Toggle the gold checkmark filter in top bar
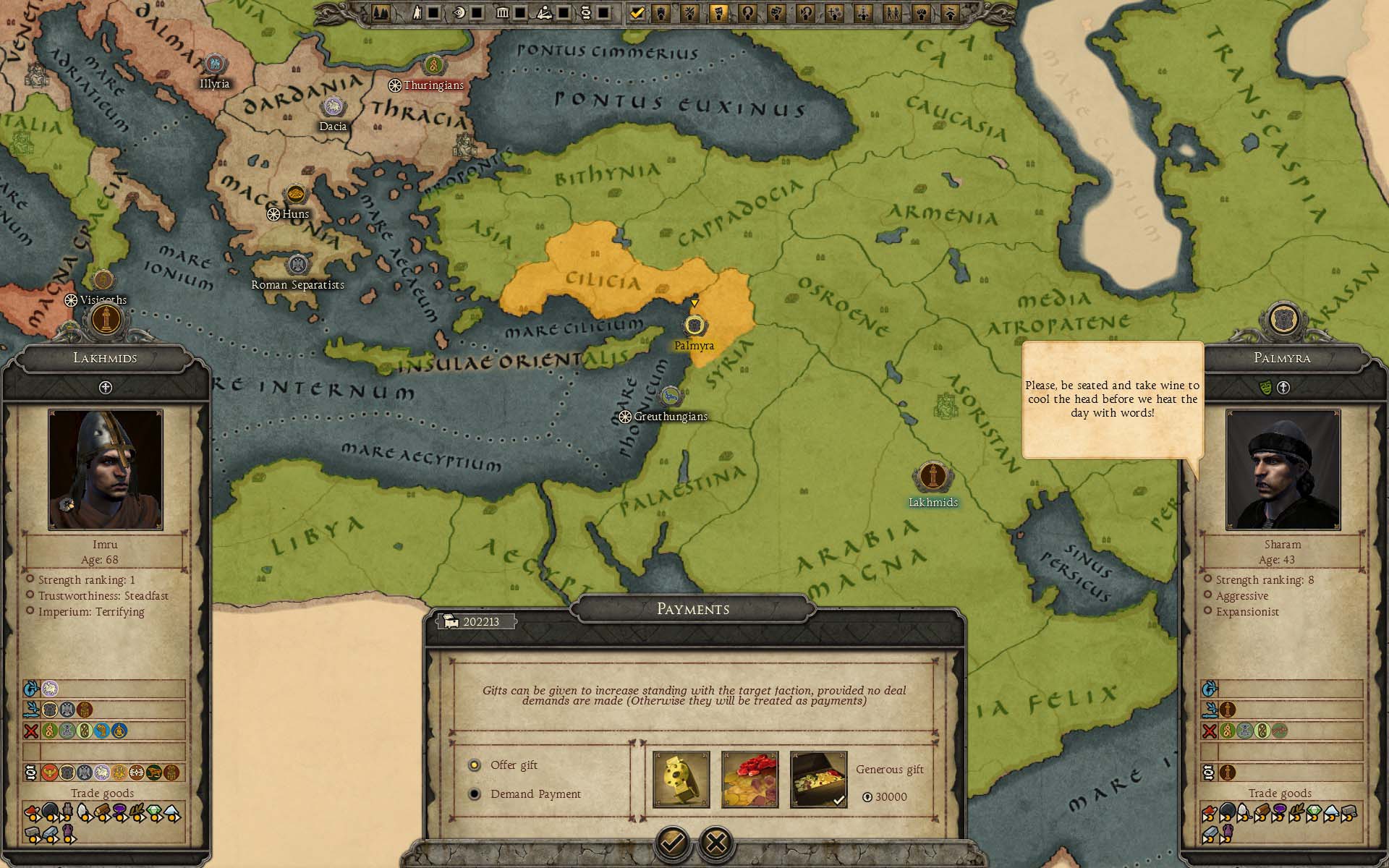 point(637,12)
